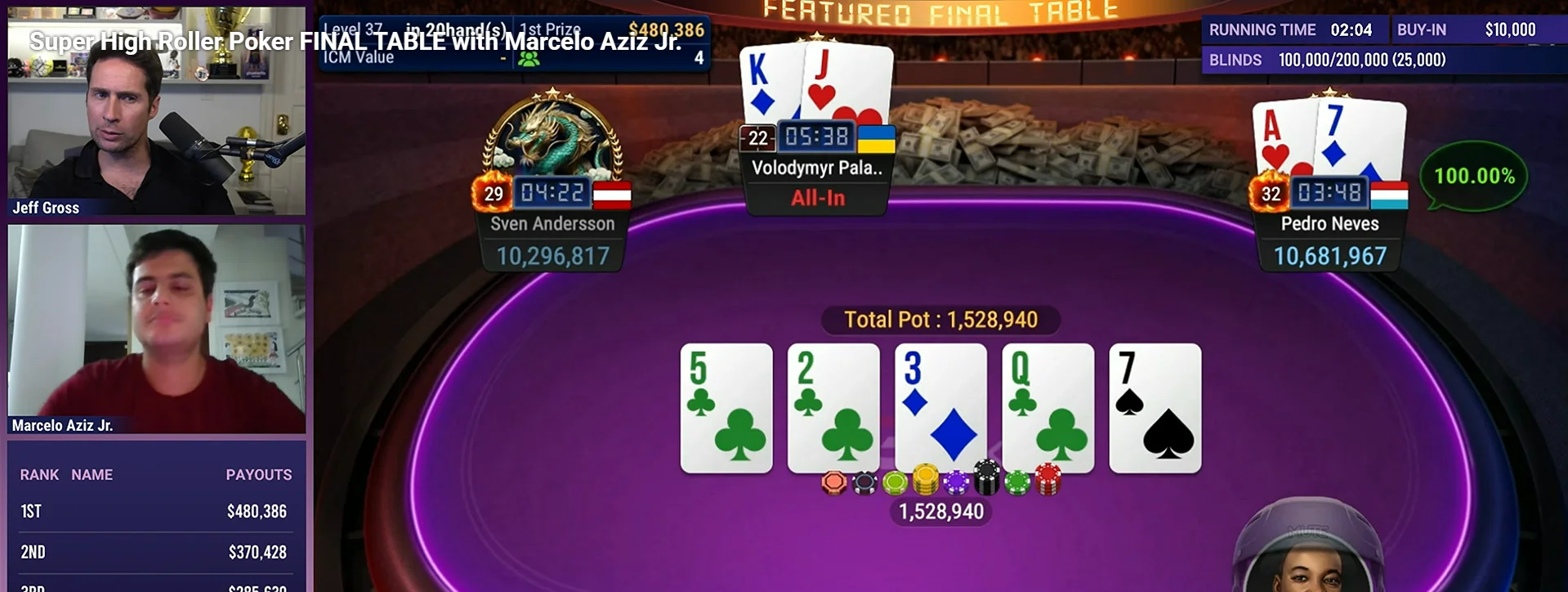This screenshot has width=1568, height=592.
Task: Select the queen of clubs board card
Action: coord(1048,407)
